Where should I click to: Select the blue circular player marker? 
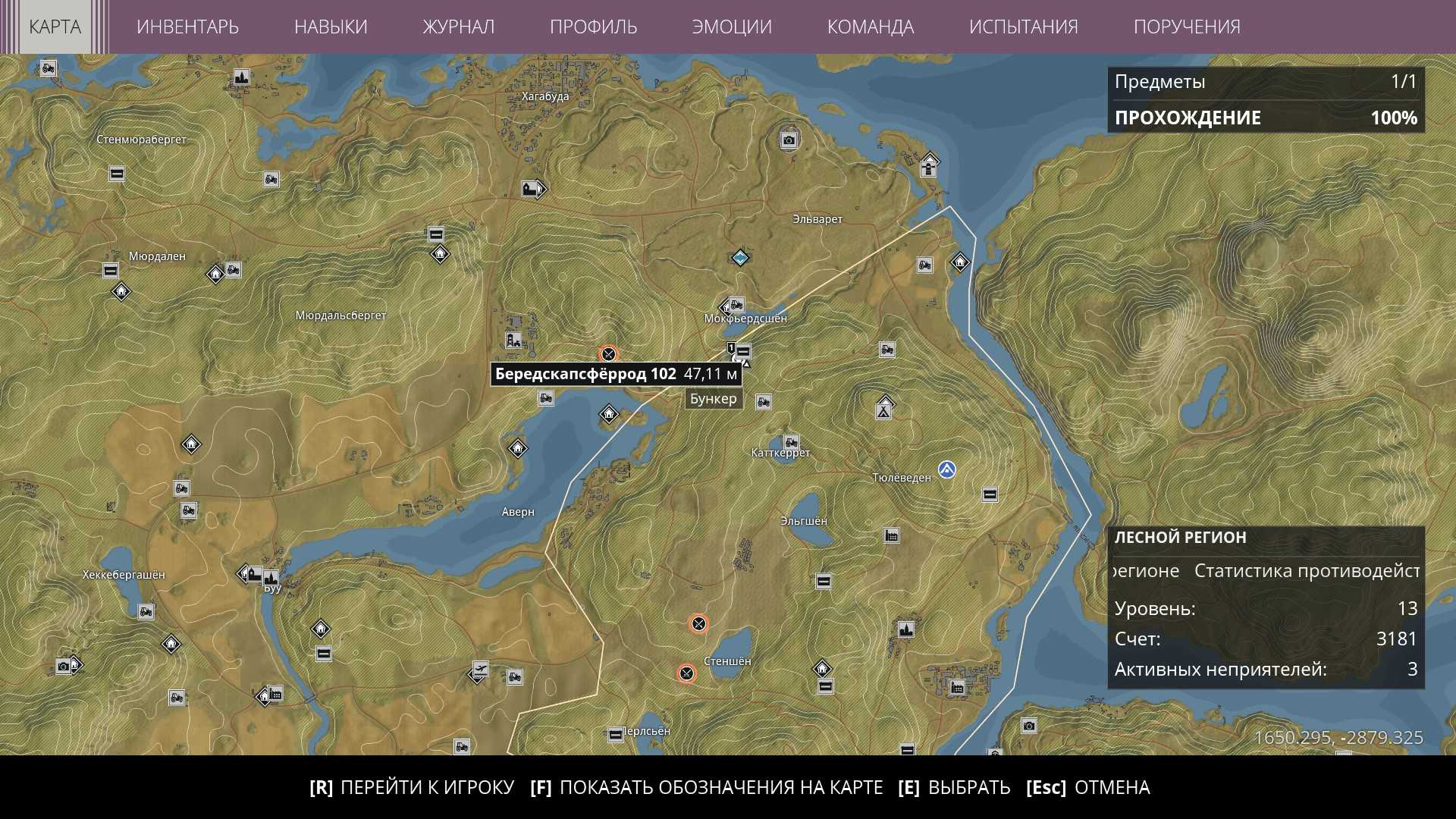click(946, 470)
